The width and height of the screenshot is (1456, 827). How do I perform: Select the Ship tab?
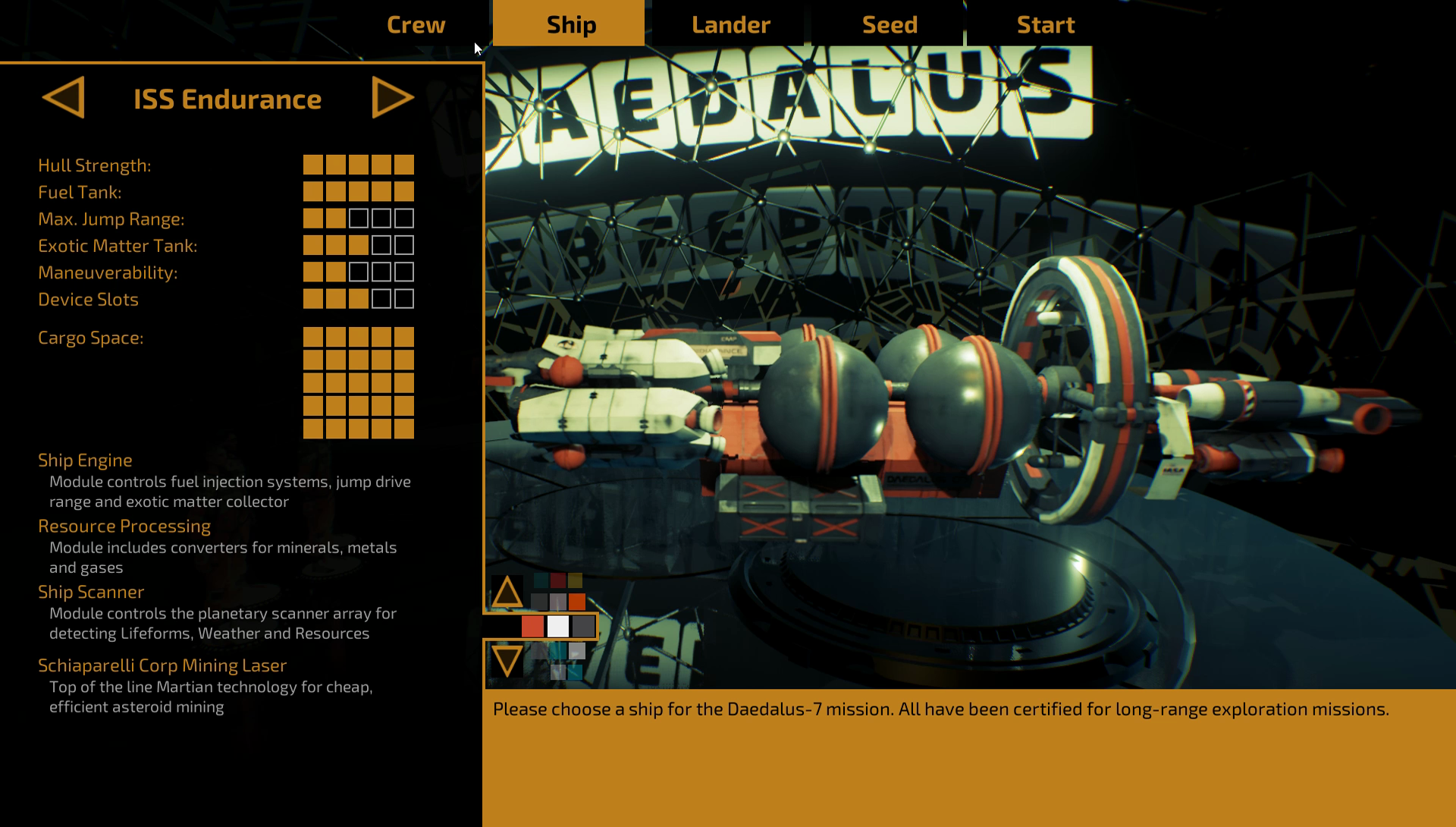pos(570,24)
